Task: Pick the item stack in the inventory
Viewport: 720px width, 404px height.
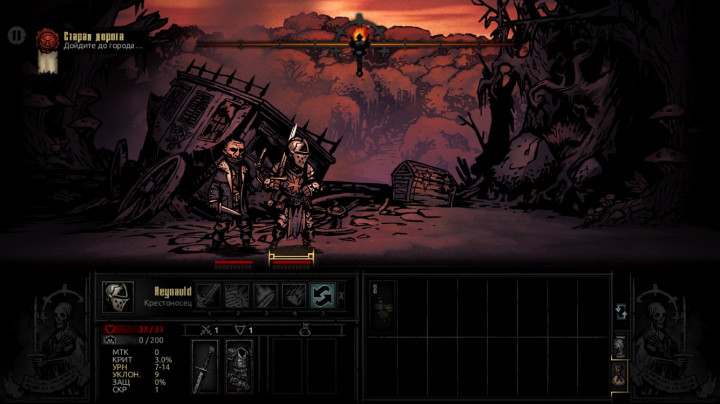Action: click(x=382, y=303)
